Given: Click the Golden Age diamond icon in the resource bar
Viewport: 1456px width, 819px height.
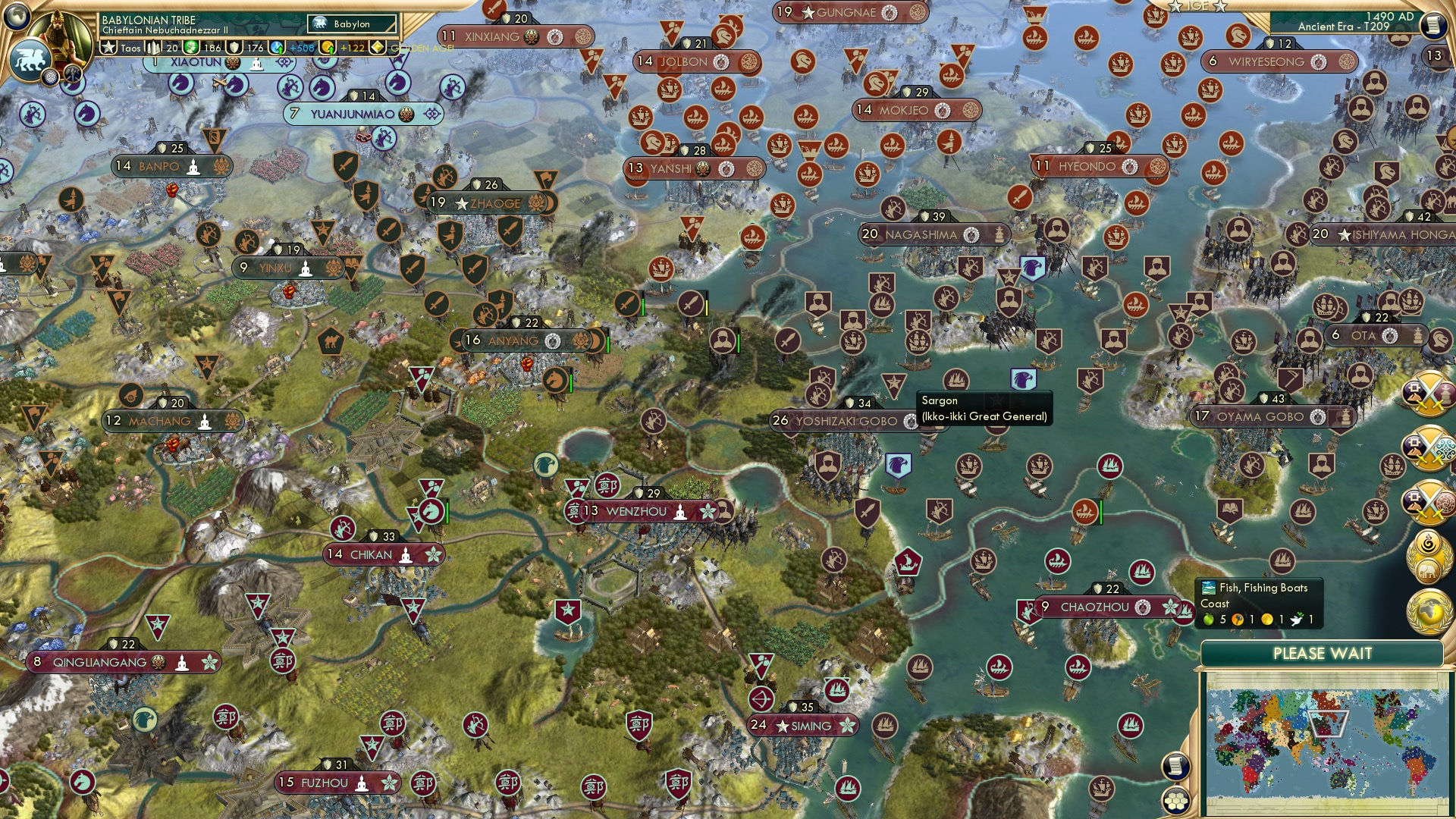Looking at the screenshot, I should coord(378,47).
